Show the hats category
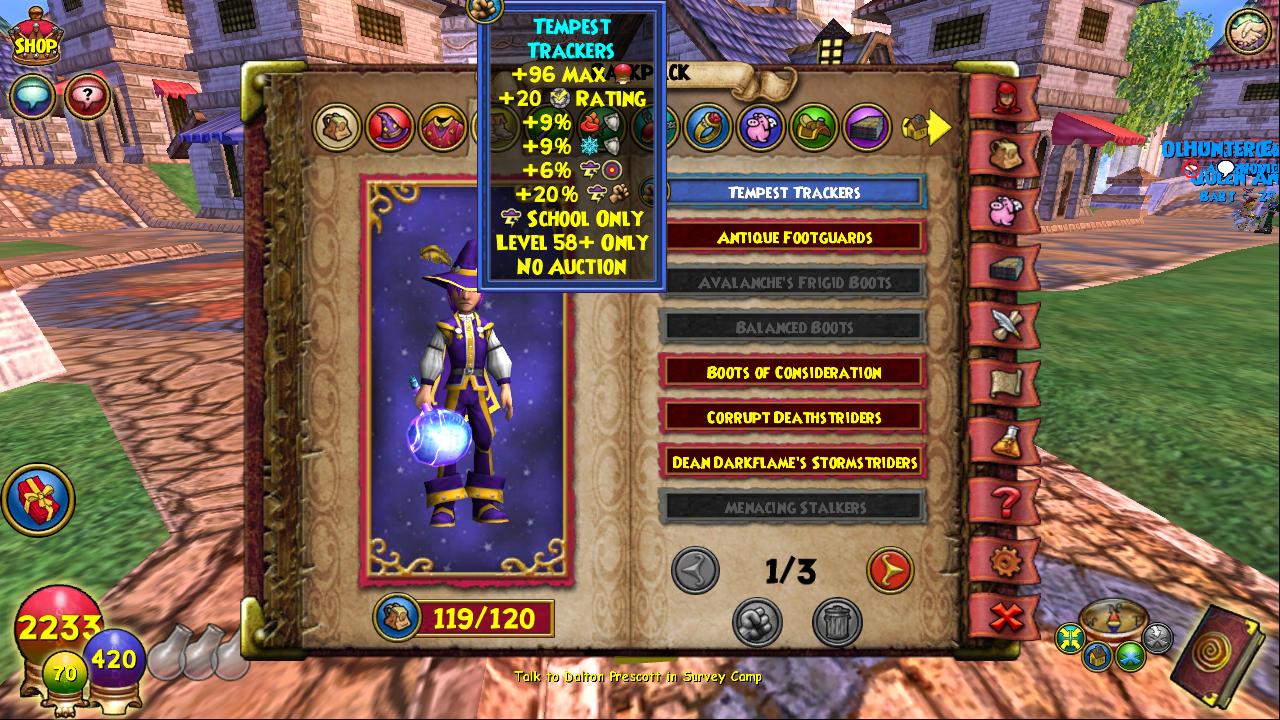 pyautogui.click(x=390, y=128)
